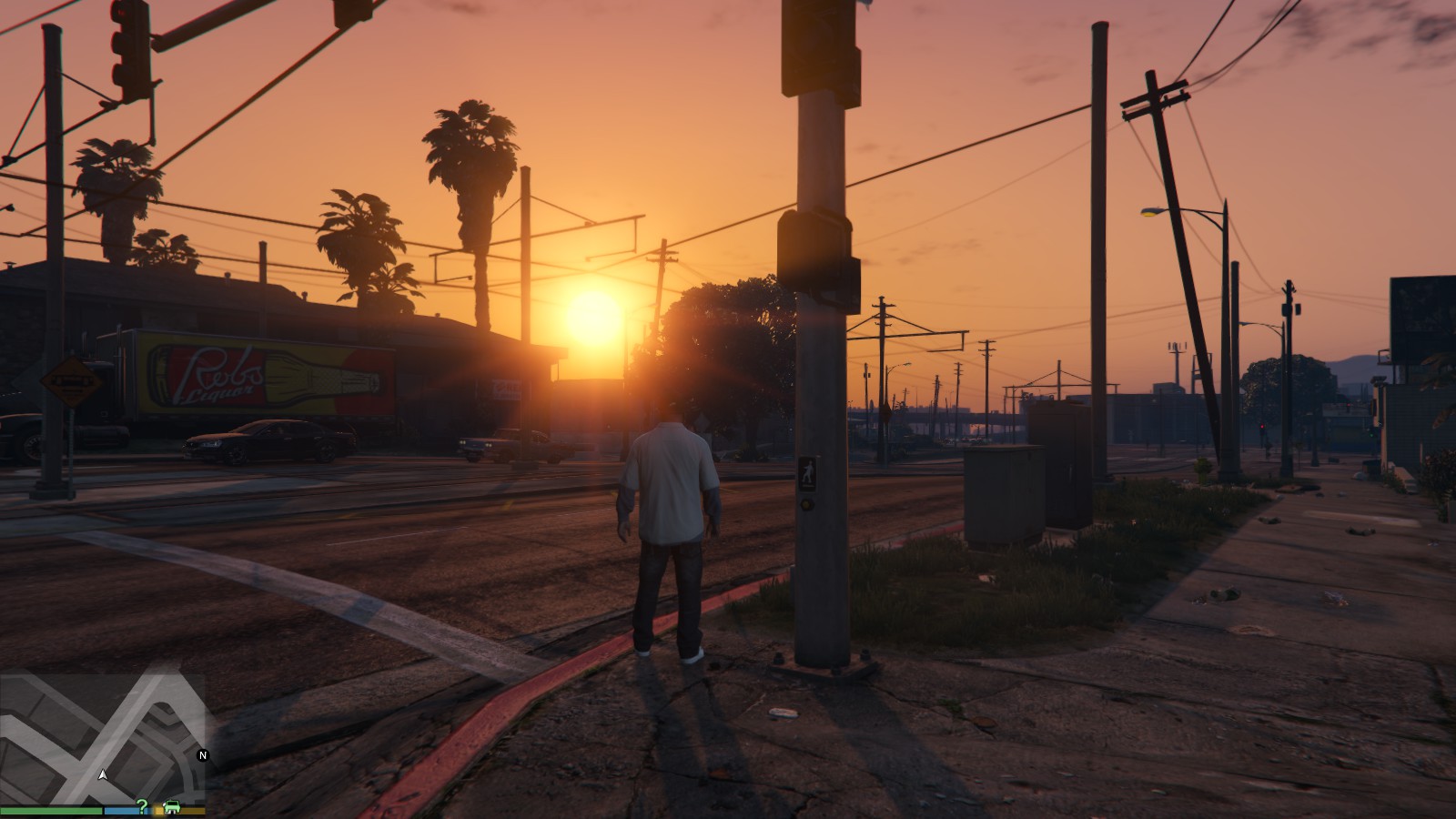Select the green car blip on minimap
Screen dimensions: 1456x819
click(170, 807)
